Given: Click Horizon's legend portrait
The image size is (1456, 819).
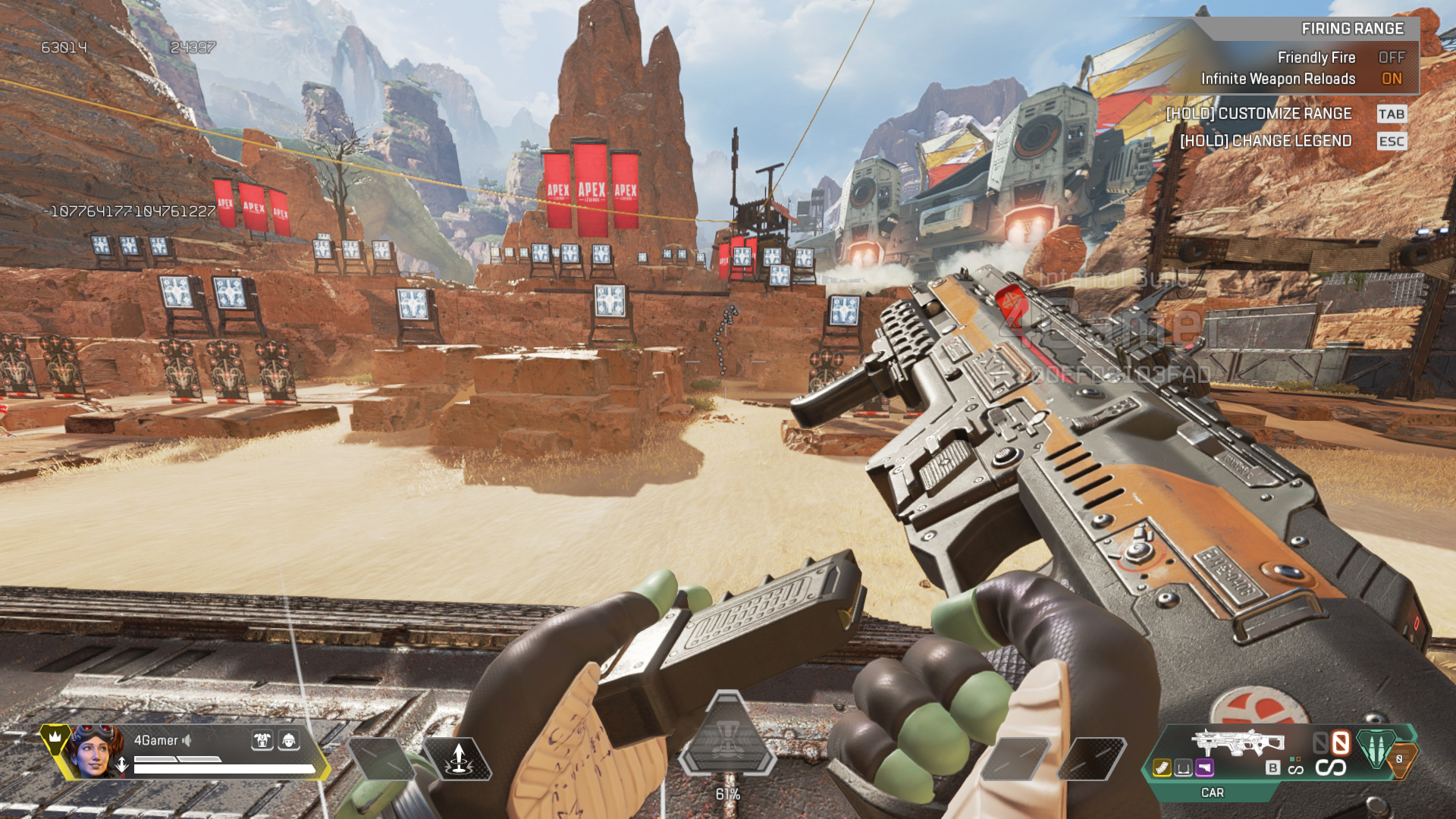Looking at the screenshot, I should pyautogui.click(x=96, y=751).
